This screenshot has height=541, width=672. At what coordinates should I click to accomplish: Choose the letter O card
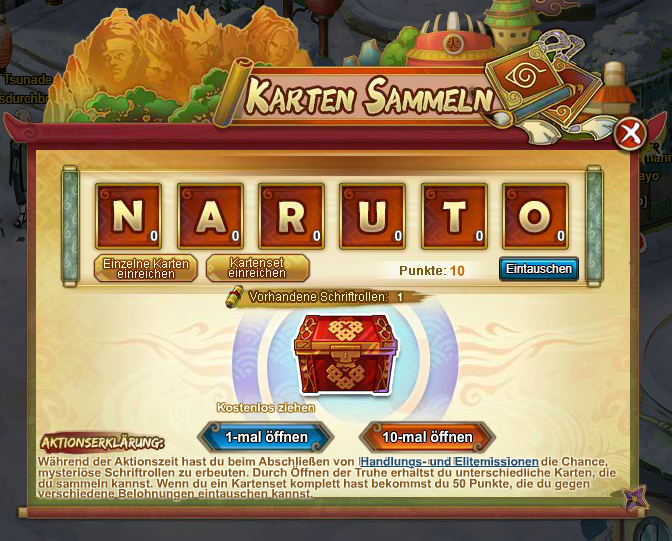535,216
